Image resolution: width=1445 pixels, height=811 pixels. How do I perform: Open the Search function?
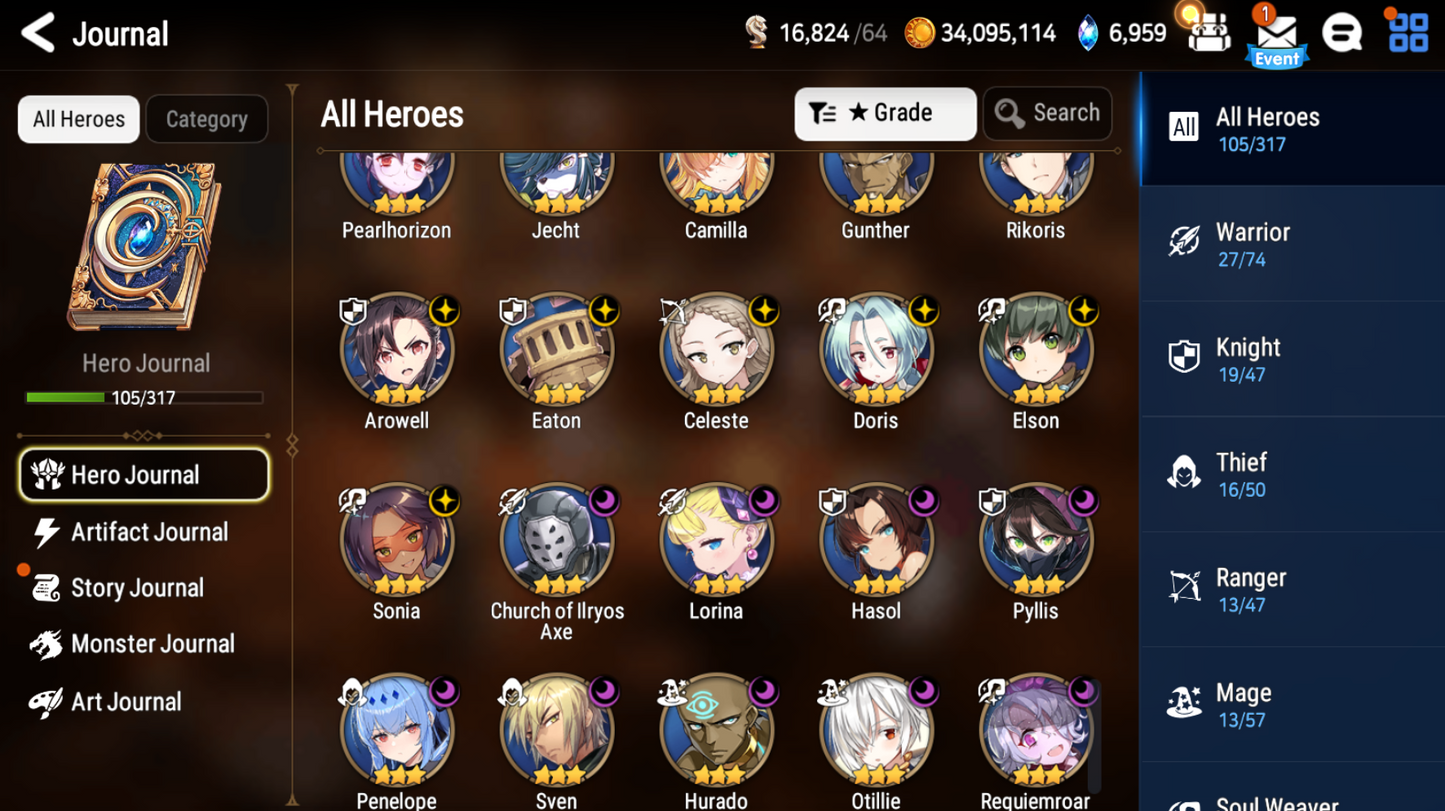1047,113
